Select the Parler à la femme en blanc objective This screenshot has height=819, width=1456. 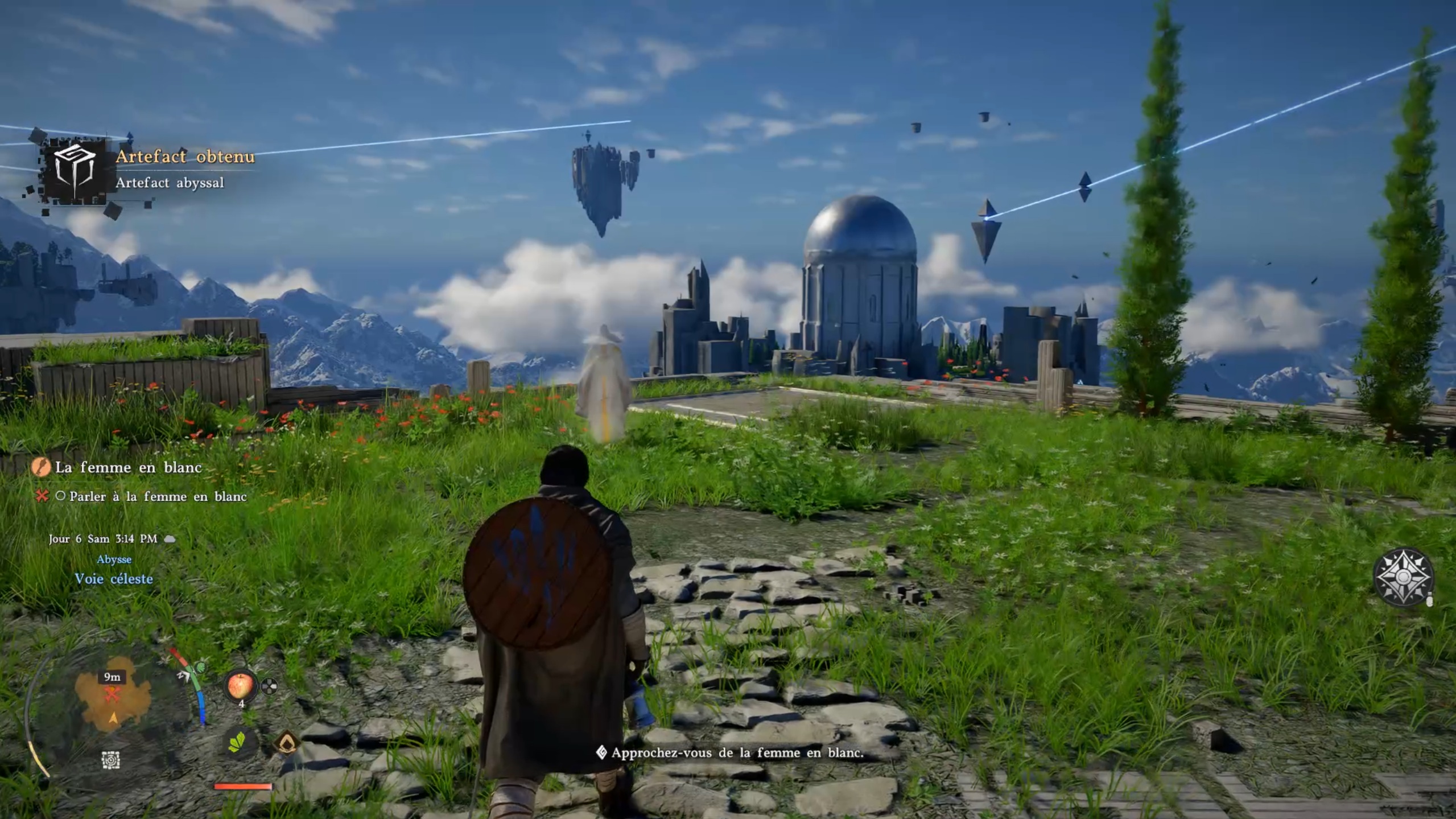coord(158,496)
